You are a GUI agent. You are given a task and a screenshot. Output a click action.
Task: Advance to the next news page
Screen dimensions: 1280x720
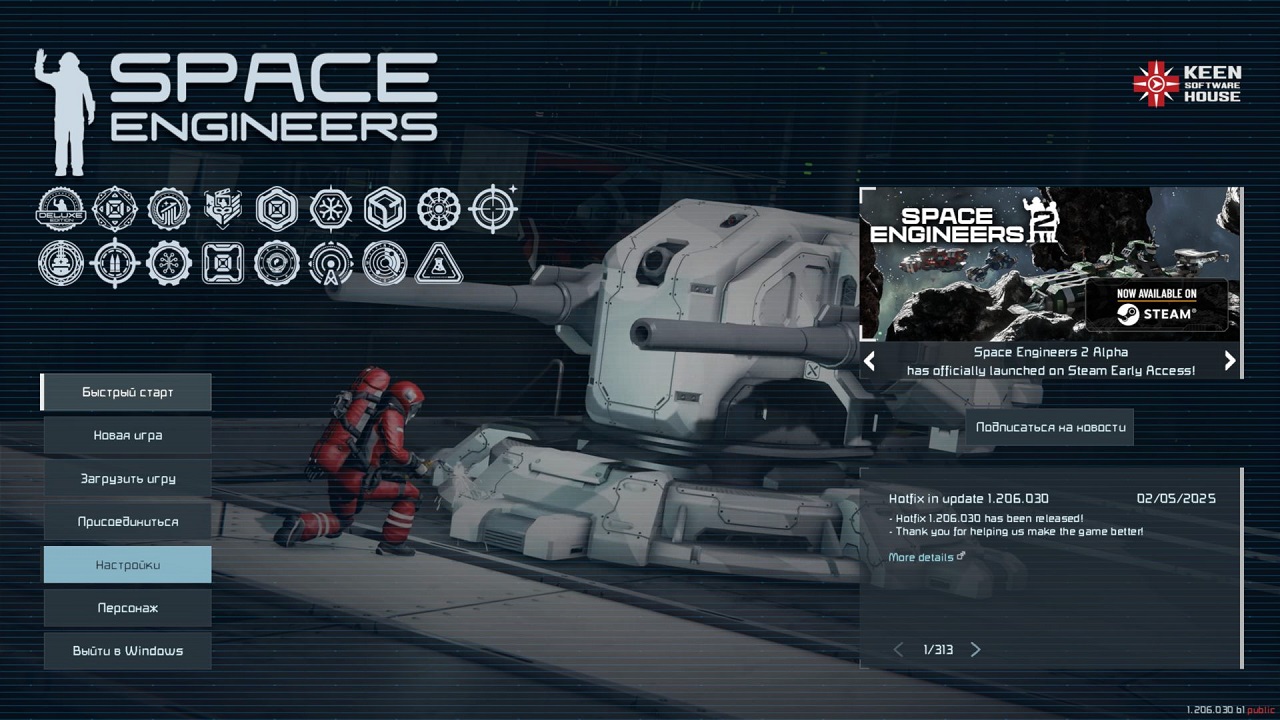(976, 649)
